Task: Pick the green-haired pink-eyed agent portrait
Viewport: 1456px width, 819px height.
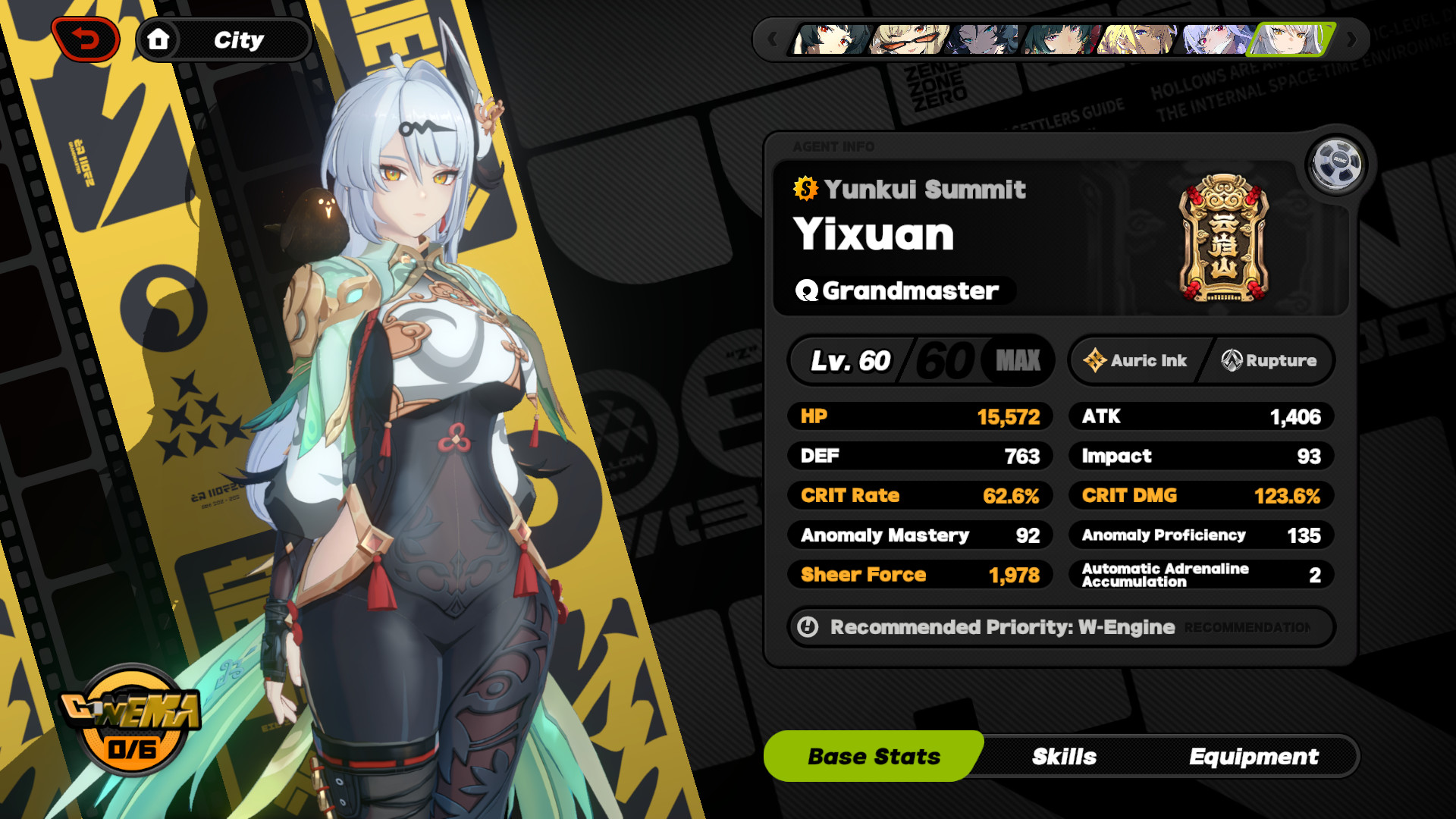Action: 1062,39
